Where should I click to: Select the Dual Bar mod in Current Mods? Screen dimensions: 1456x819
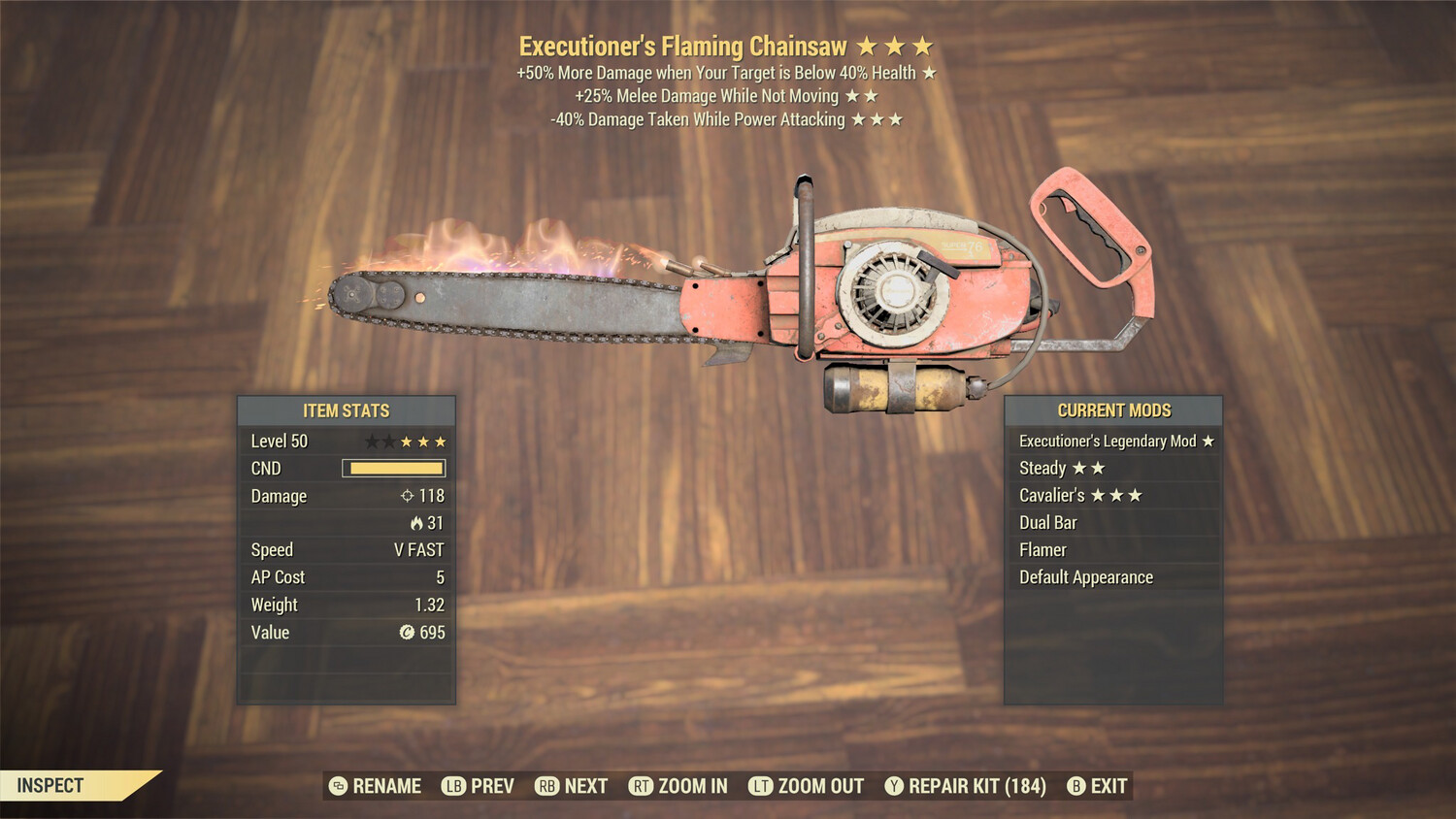pos(1047,522)
